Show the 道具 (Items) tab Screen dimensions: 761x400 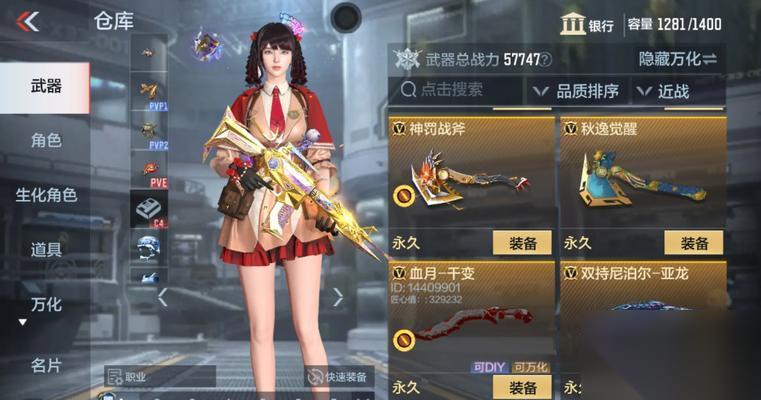(45, 249)
